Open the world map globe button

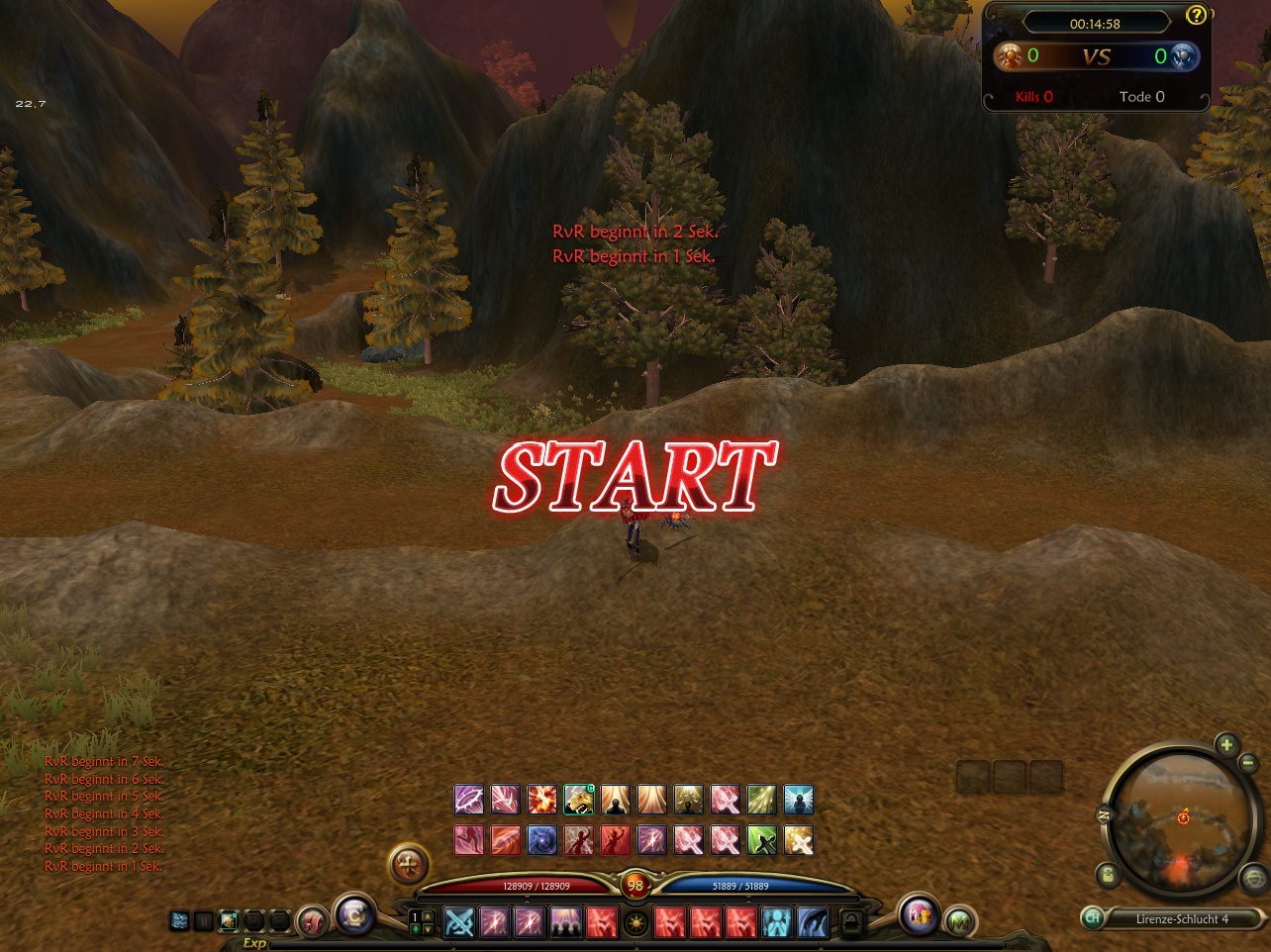[x=1254, y=877]
